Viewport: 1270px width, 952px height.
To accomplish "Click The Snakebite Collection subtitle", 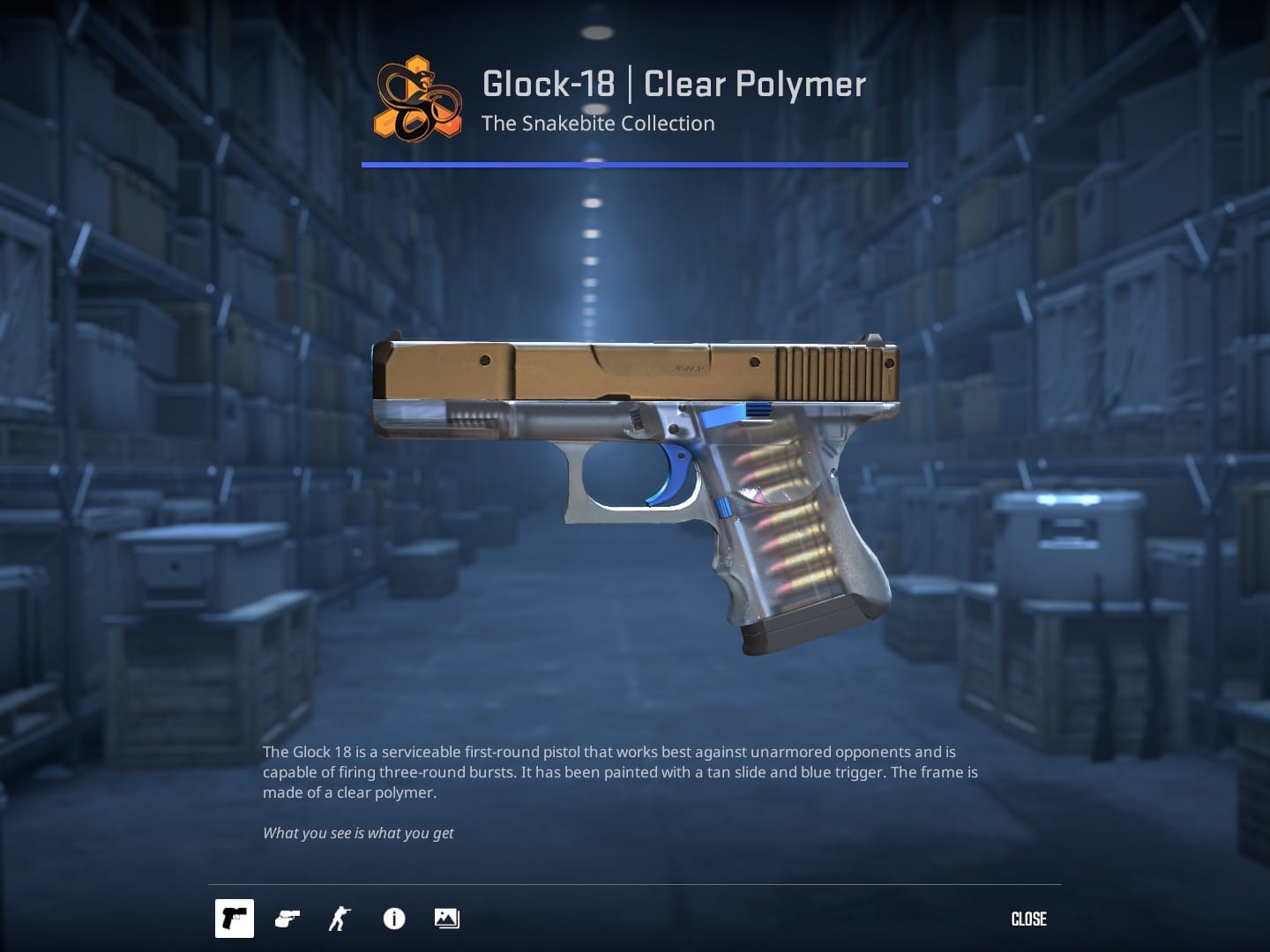I will [598, 123].
